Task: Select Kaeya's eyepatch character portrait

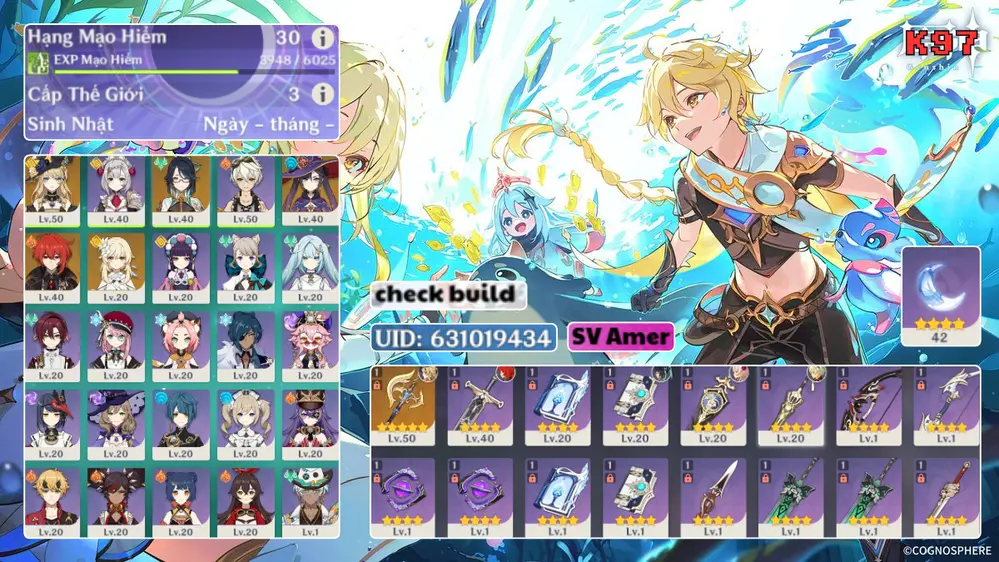Action: (x=246, y=345)
